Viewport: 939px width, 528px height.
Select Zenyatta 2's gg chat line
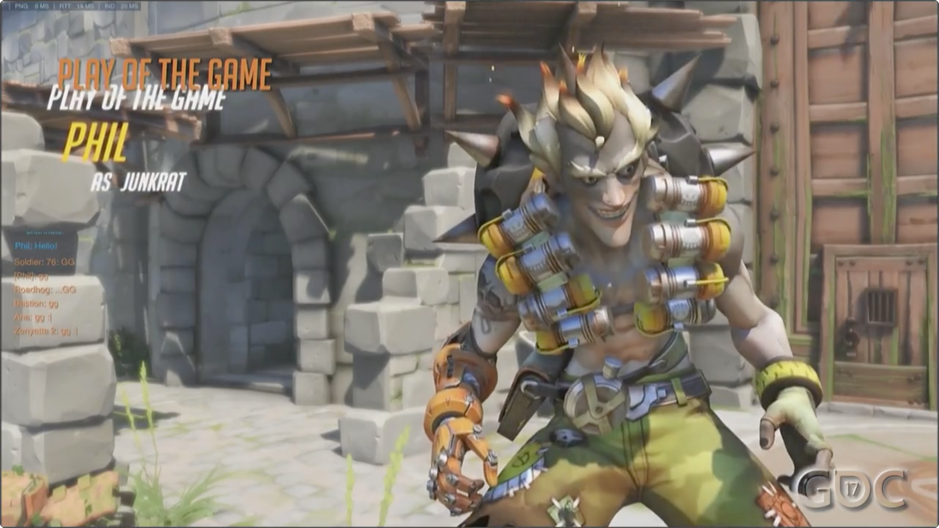(46, 331)
